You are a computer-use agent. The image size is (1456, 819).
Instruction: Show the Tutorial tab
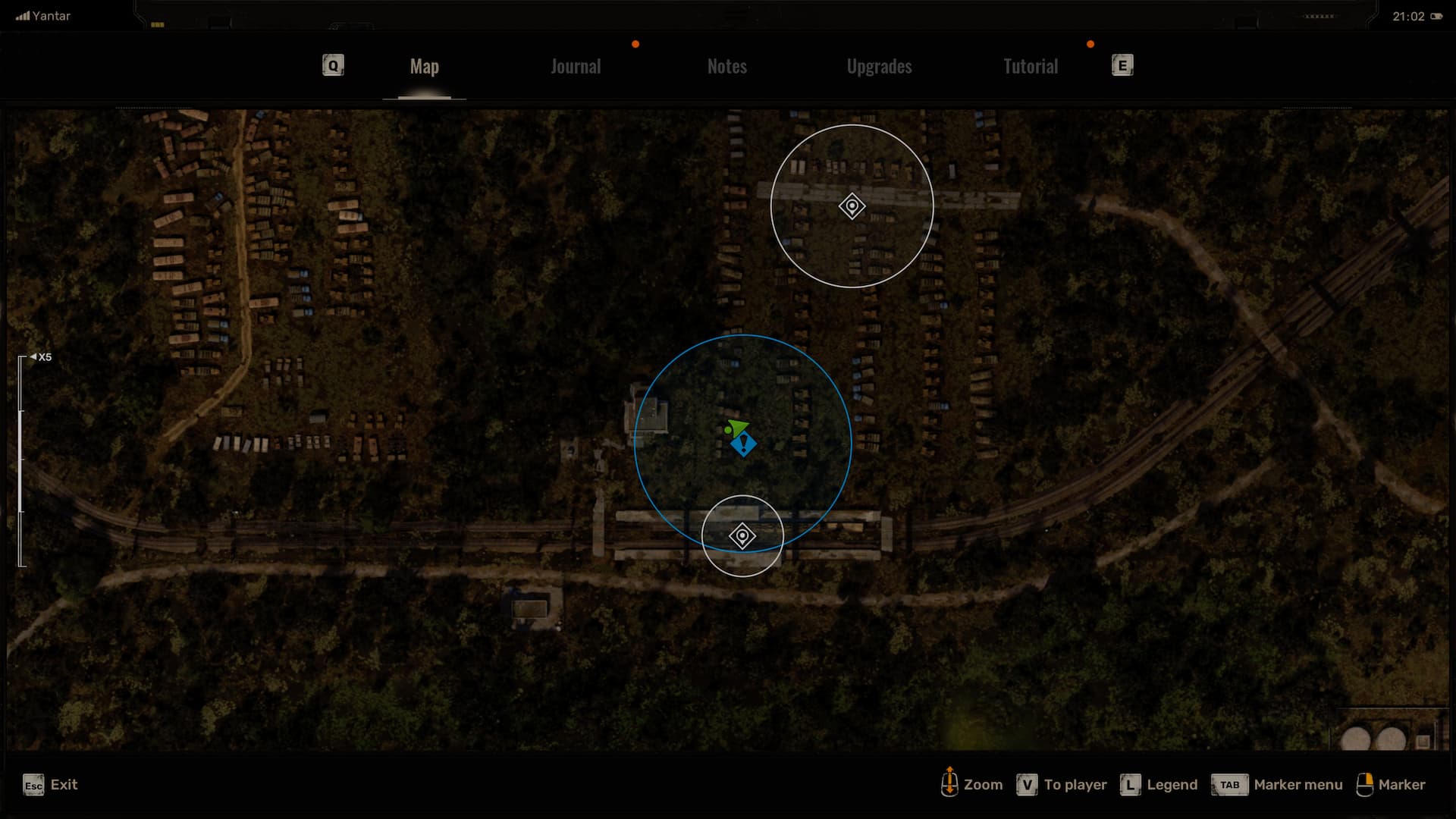point(1030,67)
